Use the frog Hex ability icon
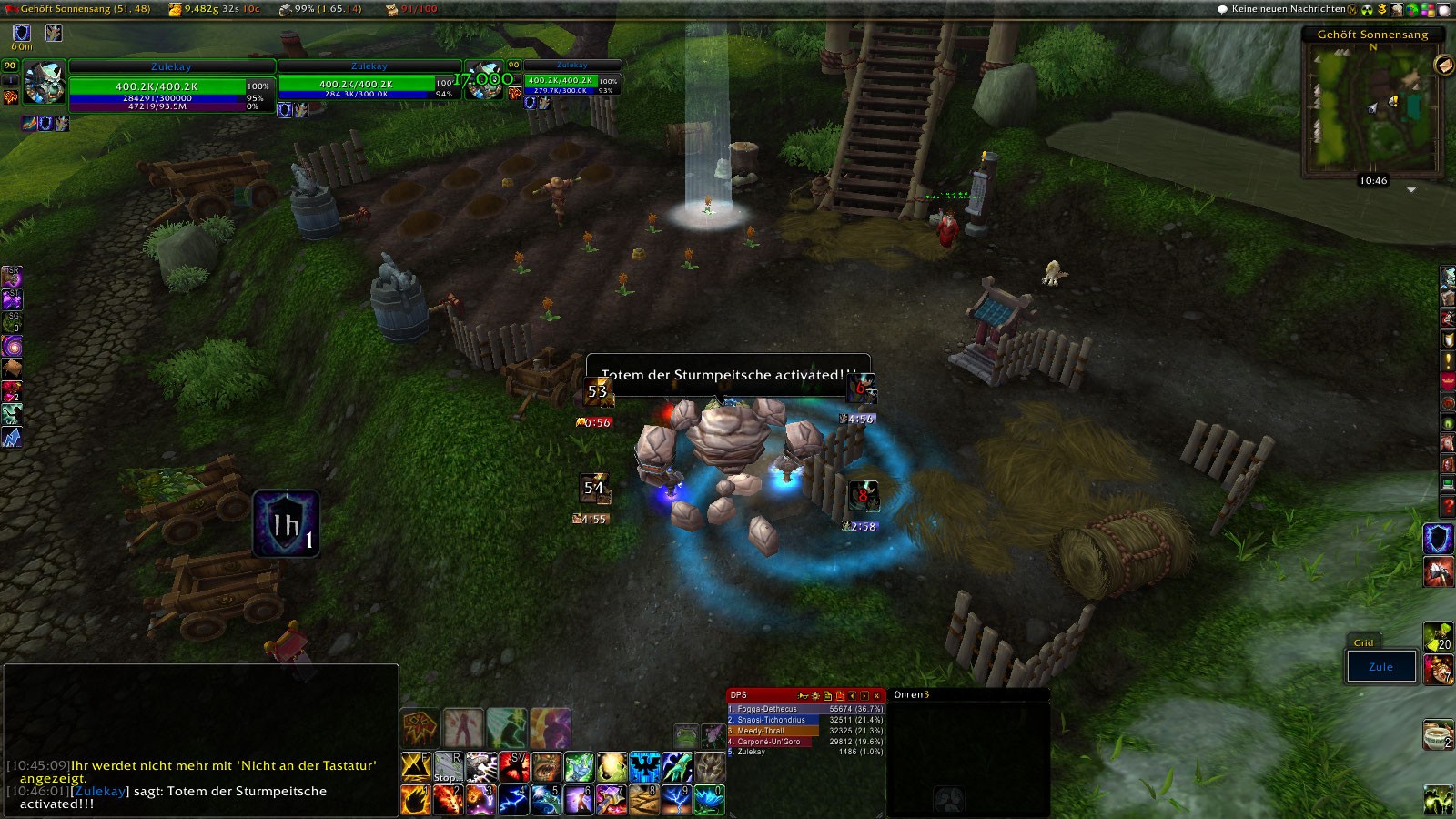Screen dimensions: 1456x819 686,735
